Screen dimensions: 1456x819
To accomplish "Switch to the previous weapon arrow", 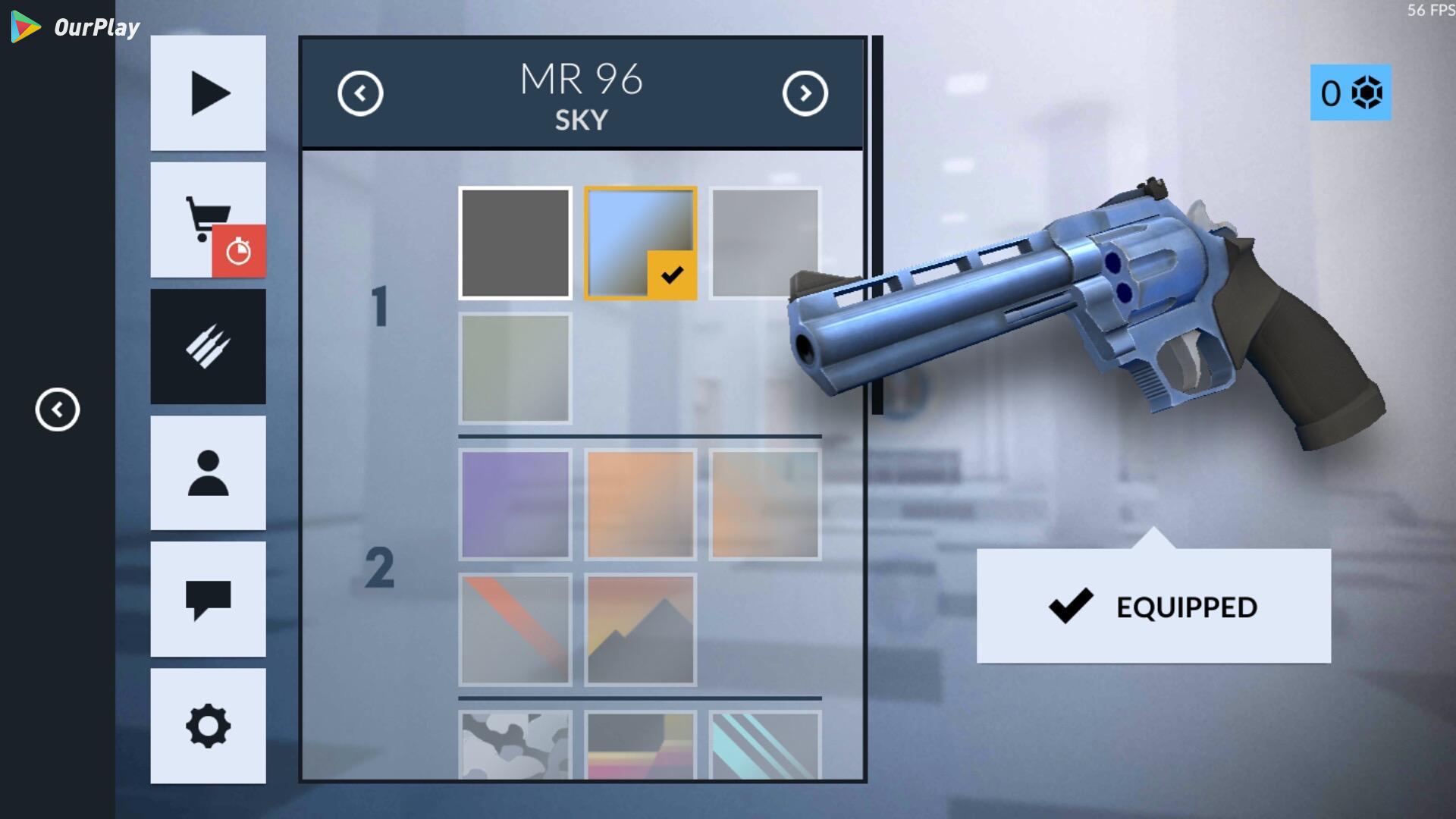I will tap(360, 93).
